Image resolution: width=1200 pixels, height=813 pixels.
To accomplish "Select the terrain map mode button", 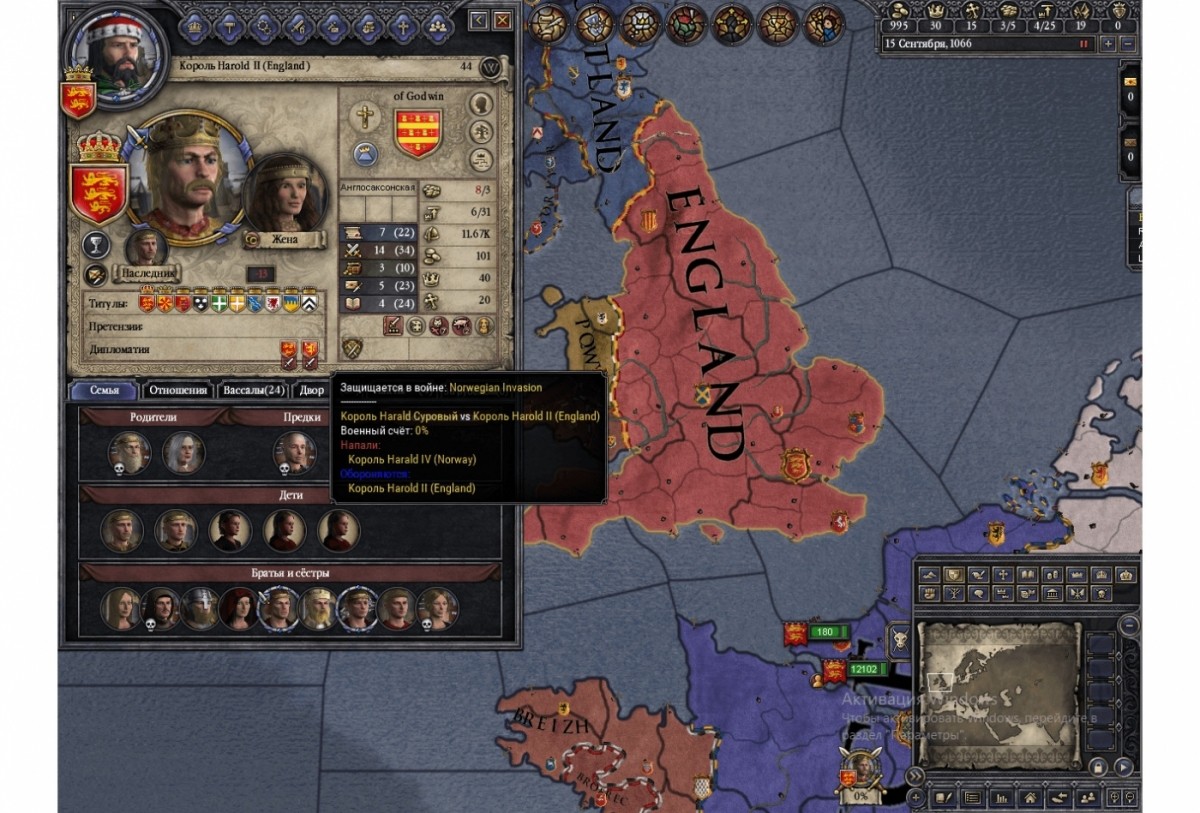I will [x=930, y=576].
